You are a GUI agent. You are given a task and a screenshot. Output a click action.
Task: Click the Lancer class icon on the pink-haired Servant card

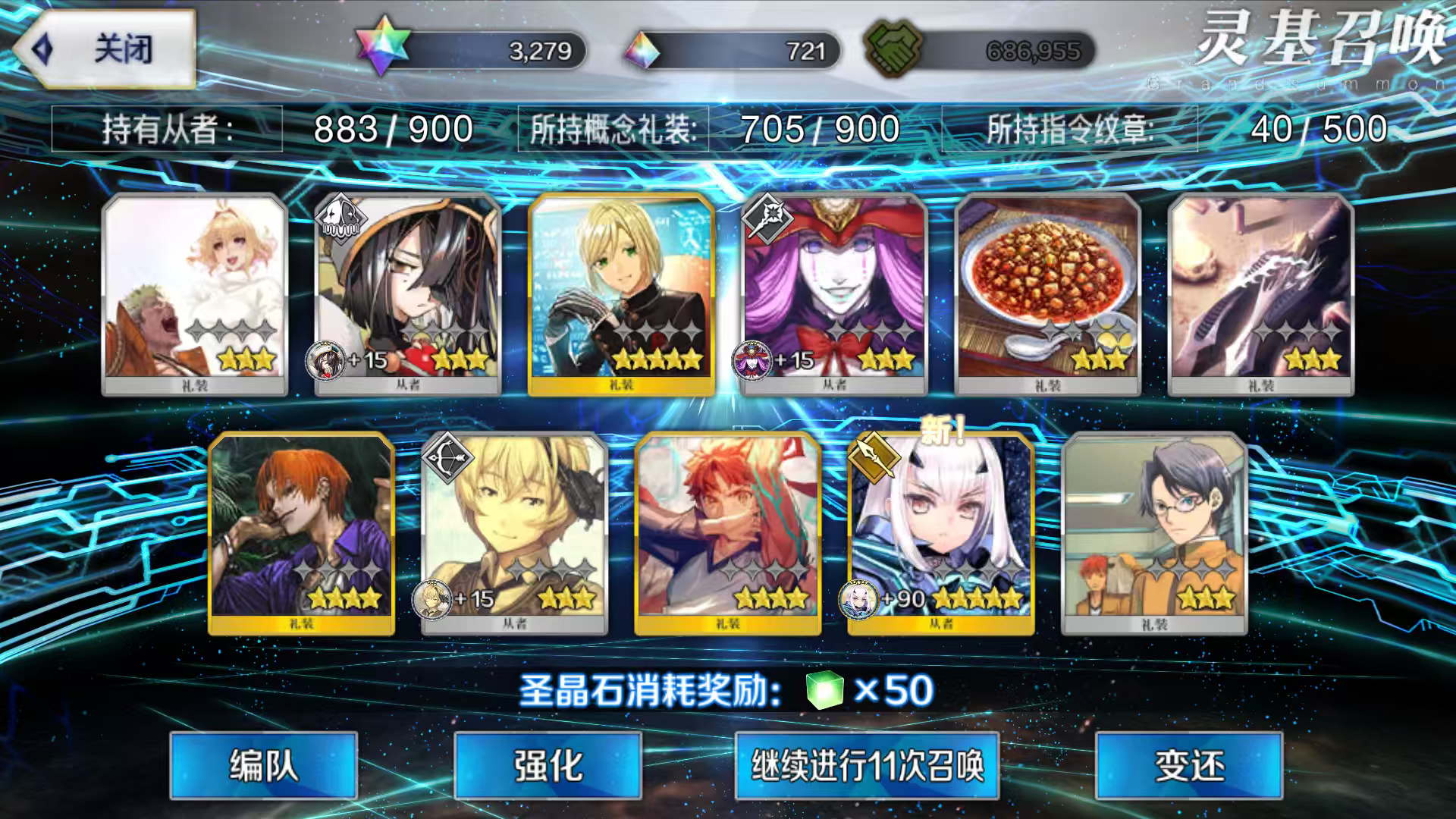point(767,218)
